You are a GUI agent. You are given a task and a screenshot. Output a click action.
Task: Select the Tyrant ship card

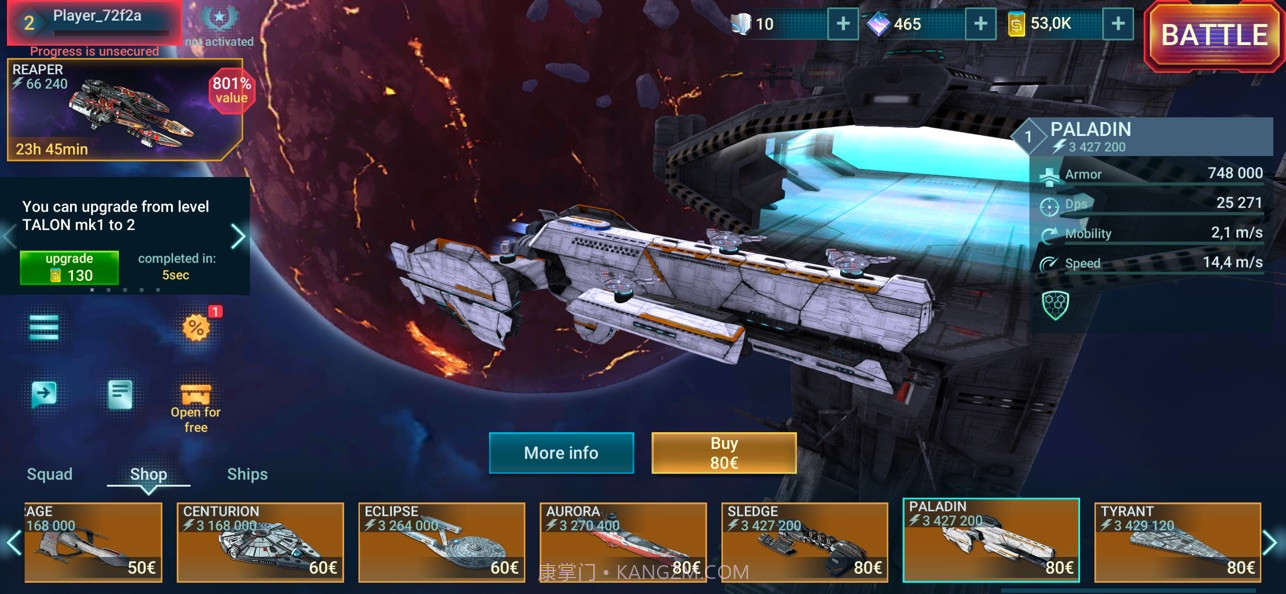tap(1177, 542)
